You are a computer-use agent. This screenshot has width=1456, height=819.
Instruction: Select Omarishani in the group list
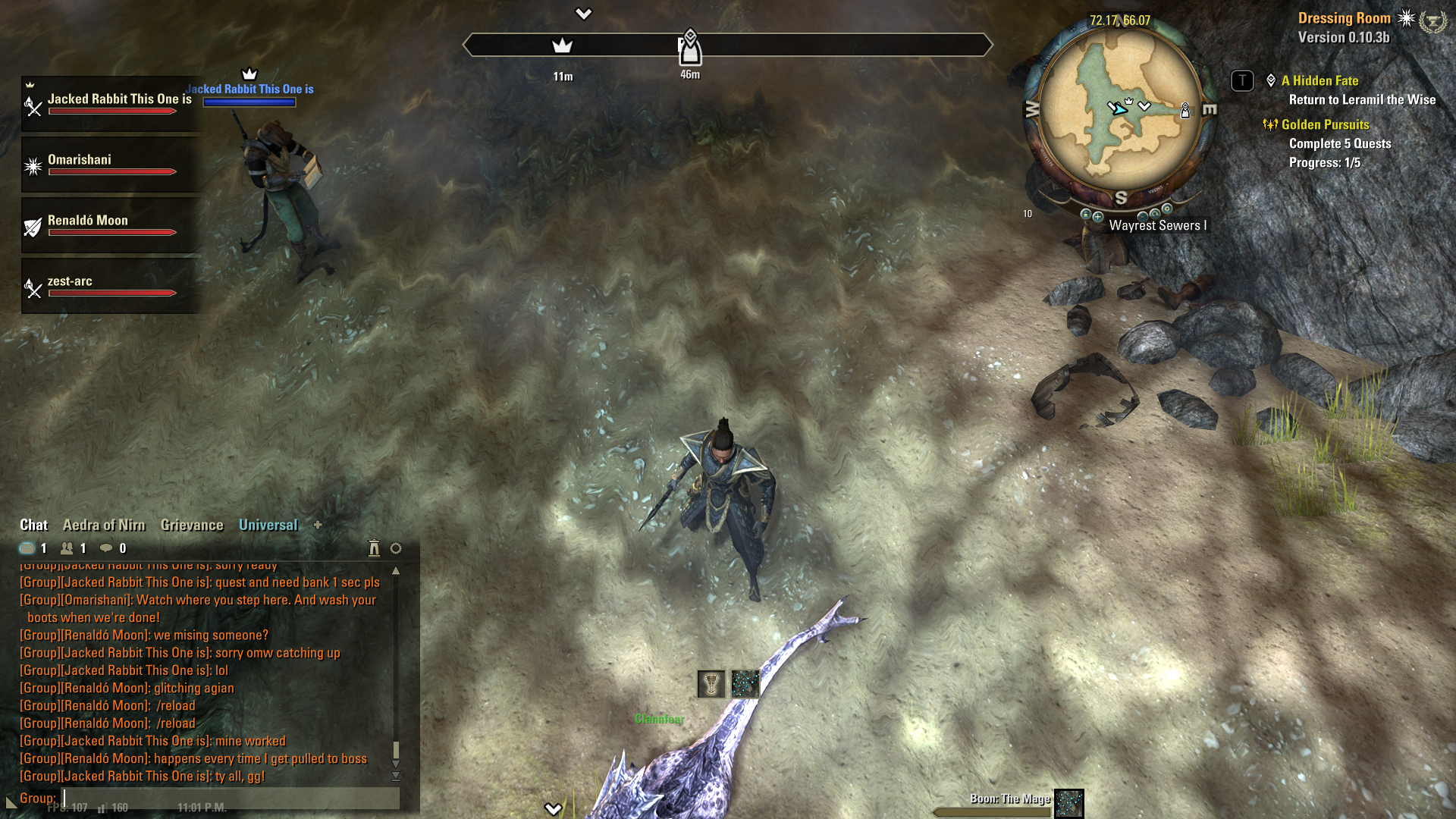tap(111, 165)
